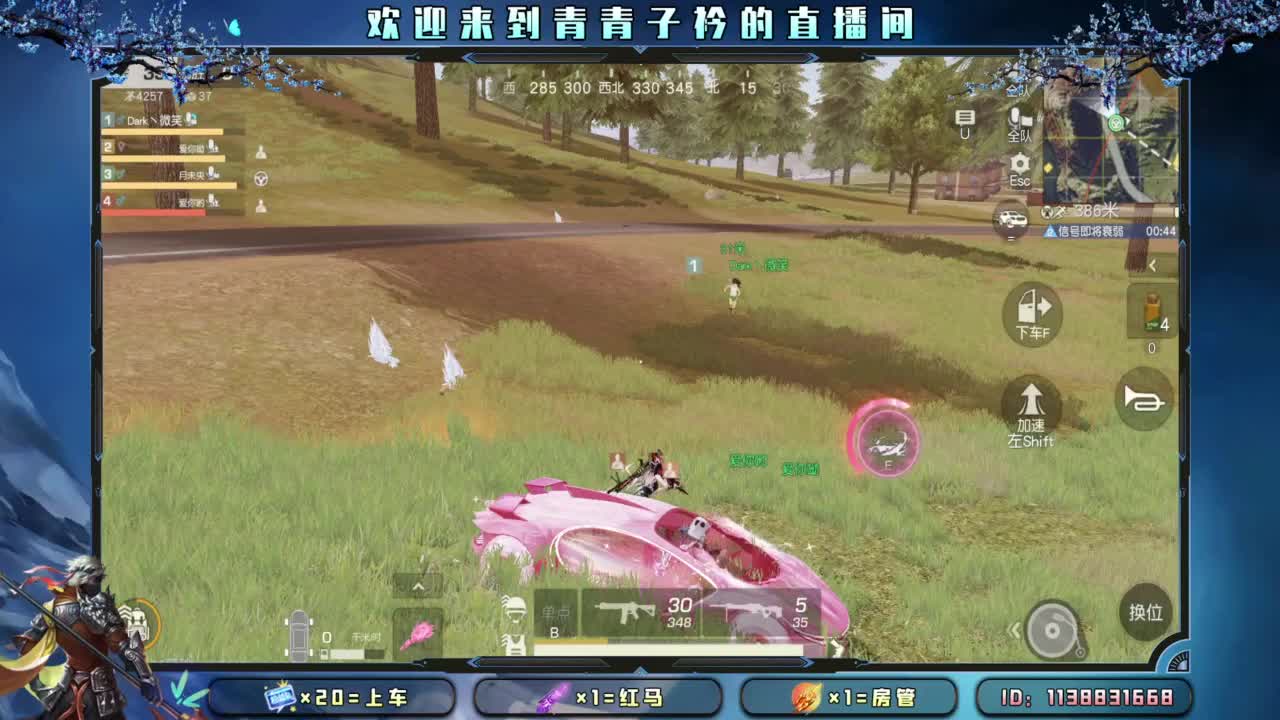Screen dimensions: 1280x720
Task: Collapse the side panel with the left chevron
Action: (x=1156, y=264)
